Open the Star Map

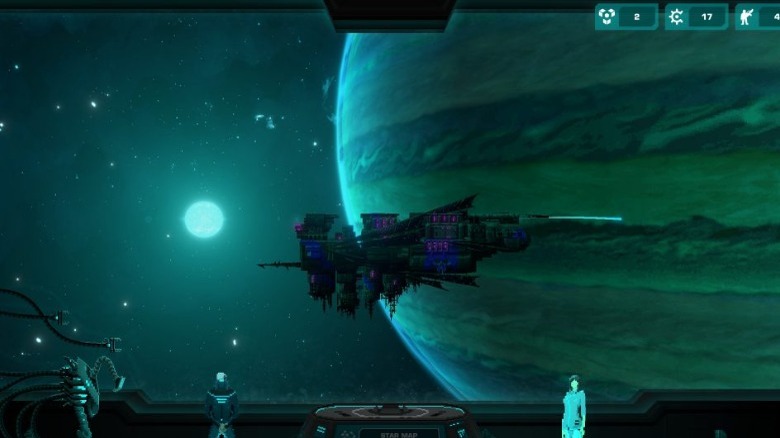click(399, 434)
